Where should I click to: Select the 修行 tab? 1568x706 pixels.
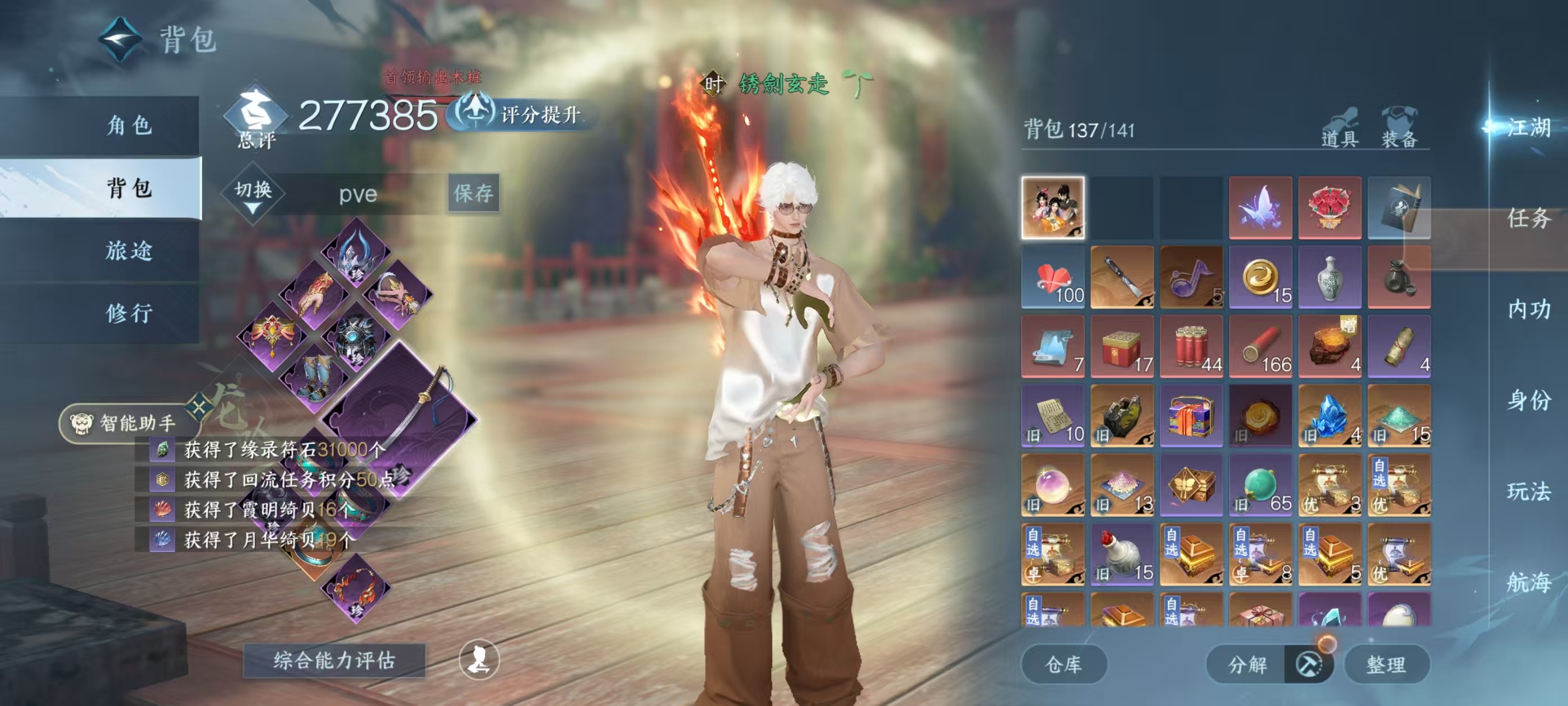(x=128, y=313)
